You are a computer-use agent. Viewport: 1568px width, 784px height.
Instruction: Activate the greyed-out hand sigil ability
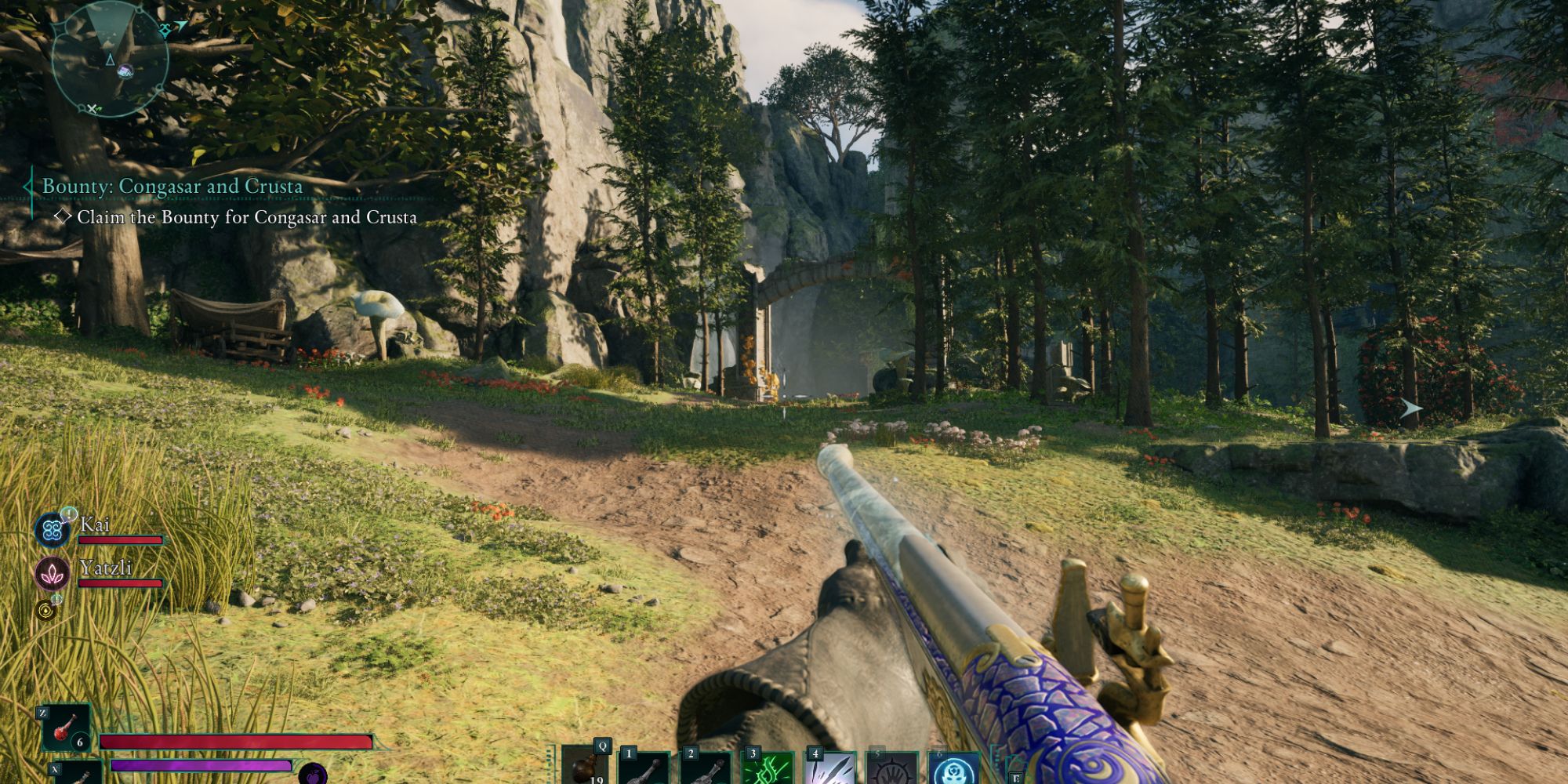892,768
